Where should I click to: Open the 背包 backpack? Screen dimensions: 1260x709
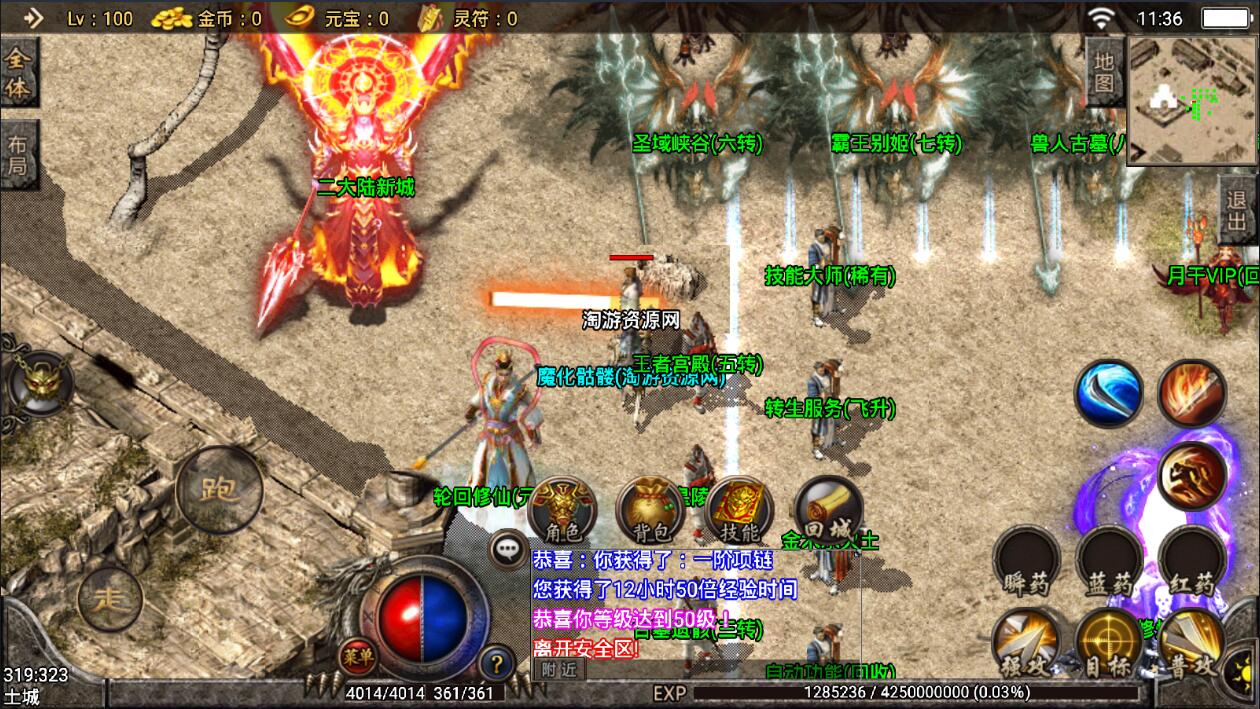point(649,510)
